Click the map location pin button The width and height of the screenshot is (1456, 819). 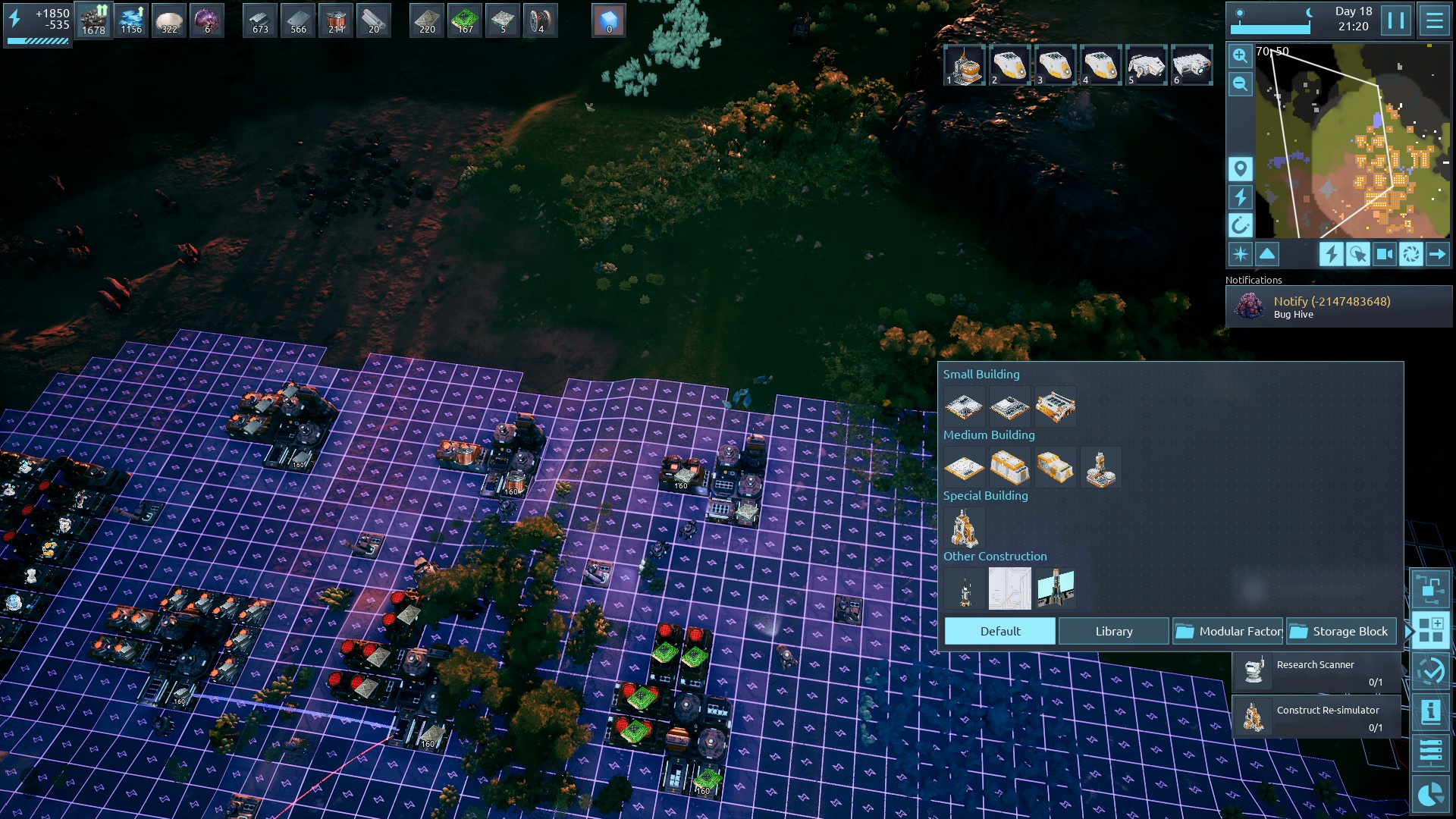[1240, 168]
